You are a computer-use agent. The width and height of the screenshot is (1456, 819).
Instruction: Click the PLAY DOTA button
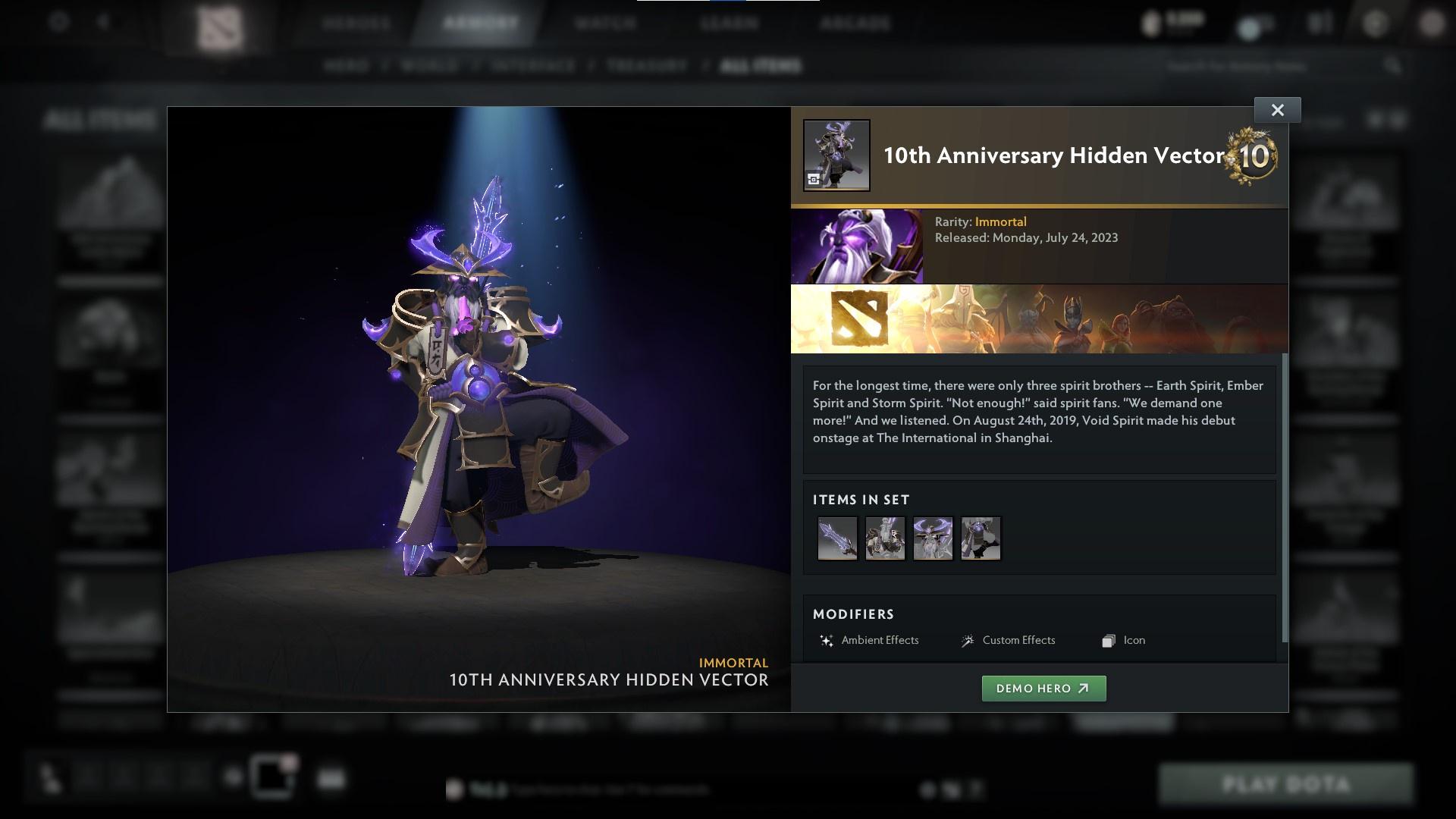click(x=1287, y=784)
